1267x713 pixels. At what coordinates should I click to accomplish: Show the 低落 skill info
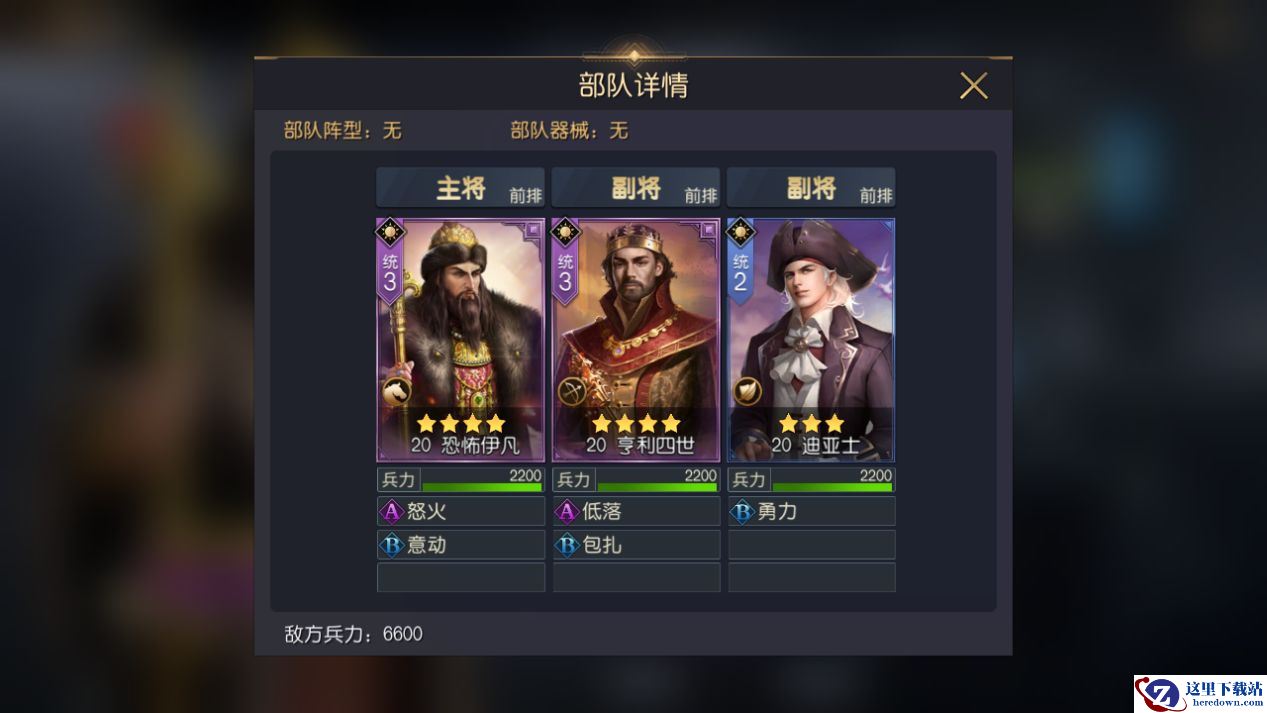coord(636,512)
